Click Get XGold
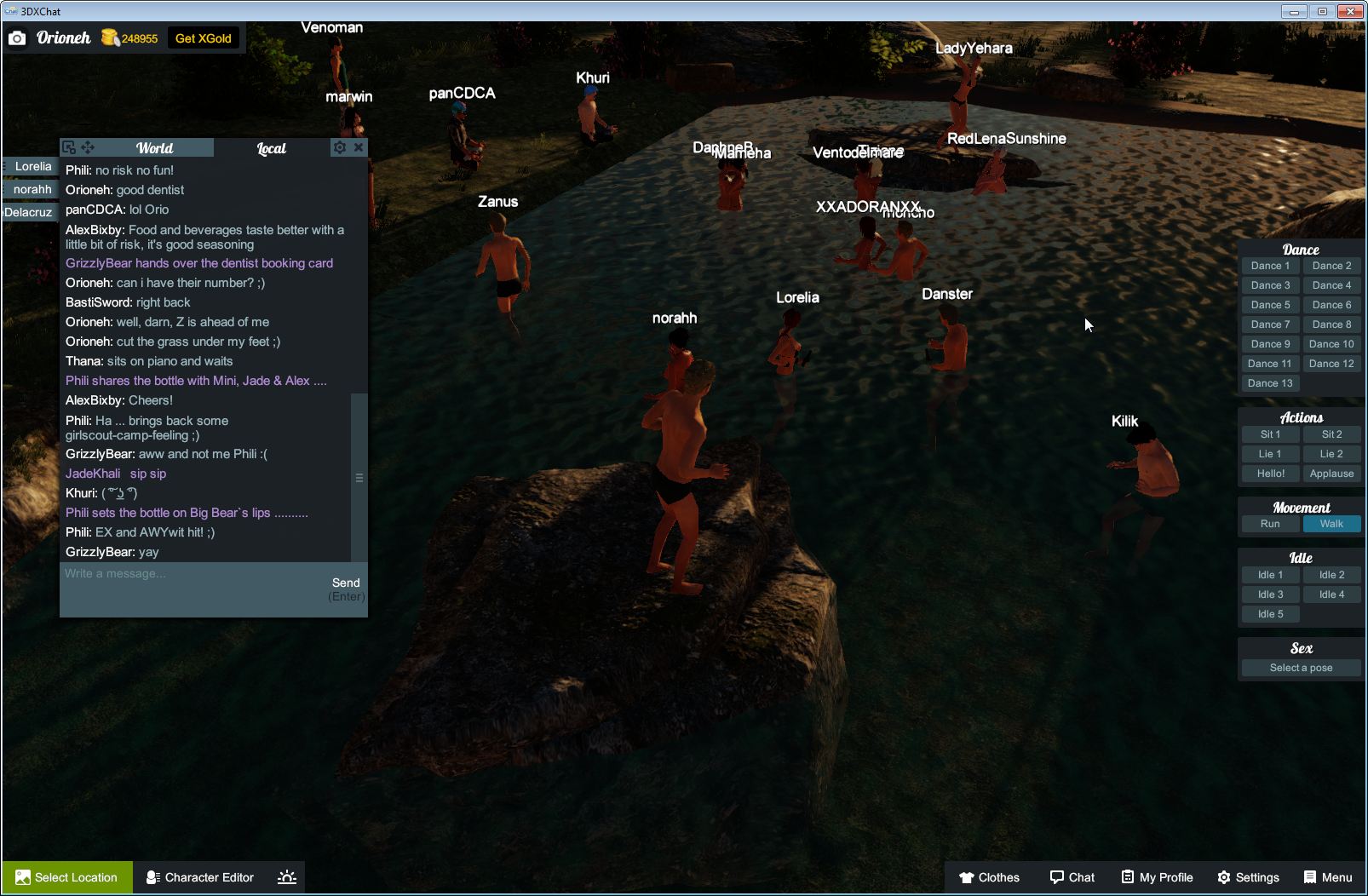 (204, 38)
